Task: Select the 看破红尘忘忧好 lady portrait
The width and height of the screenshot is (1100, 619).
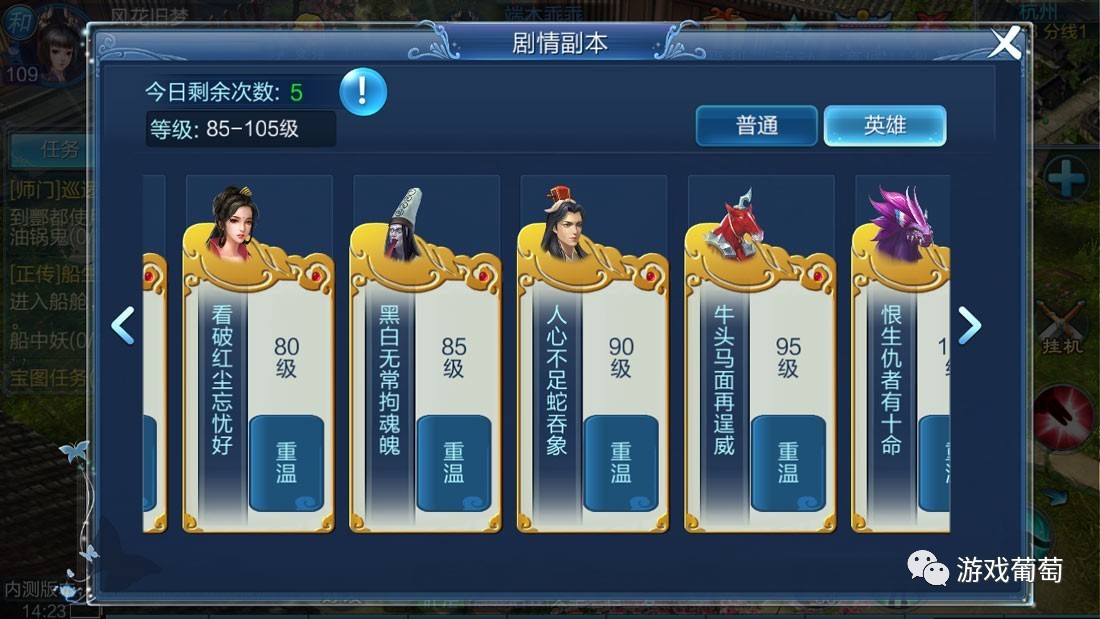Action: point(234,222)
